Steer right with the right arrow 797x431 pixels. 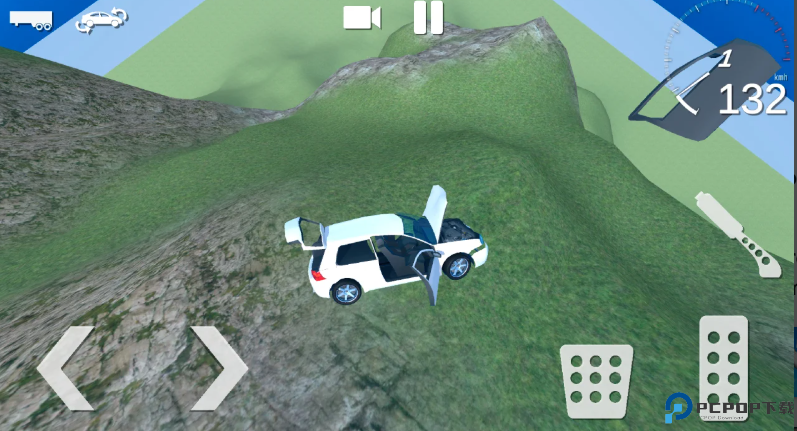(x=218, y=367)
